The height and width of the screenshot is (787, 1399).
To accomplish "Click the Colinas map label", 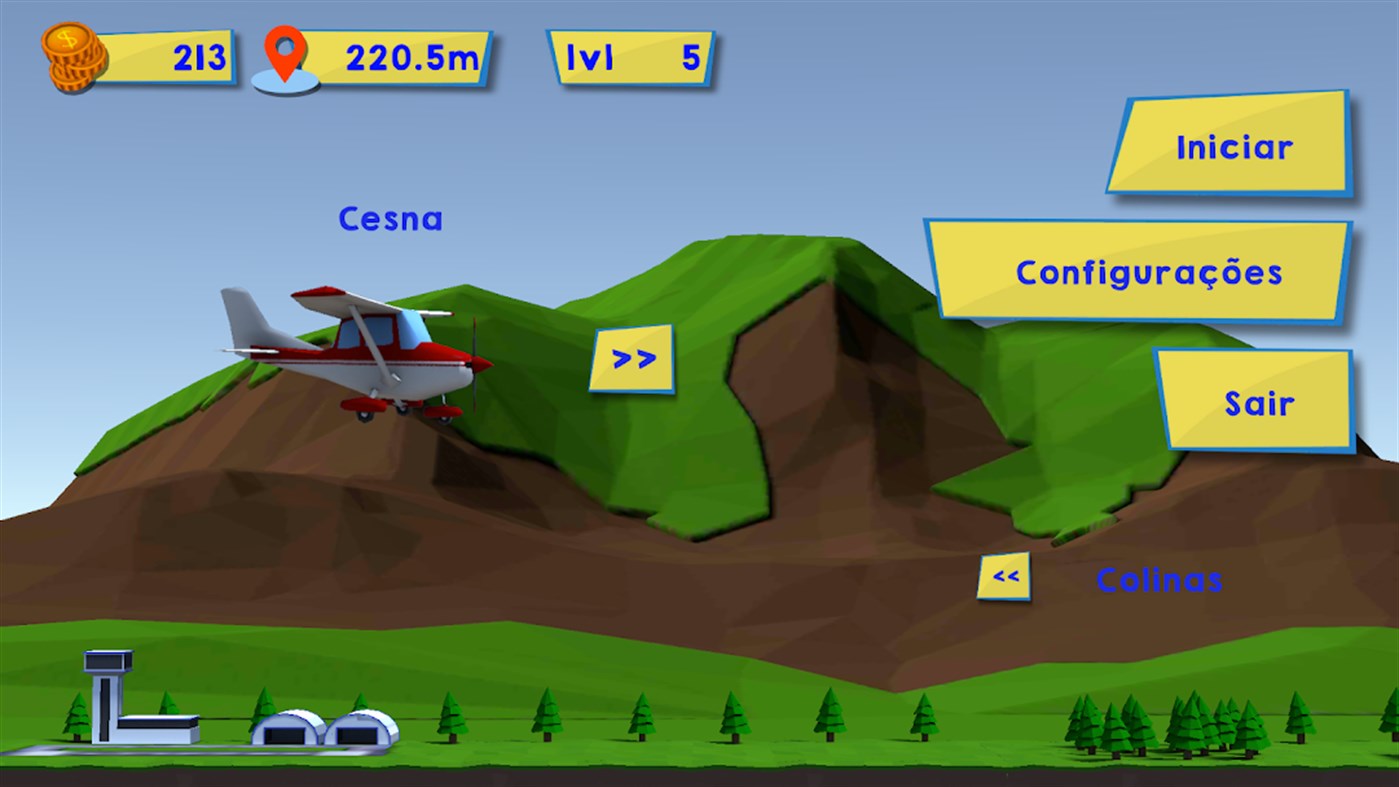I will (1160, 579).
